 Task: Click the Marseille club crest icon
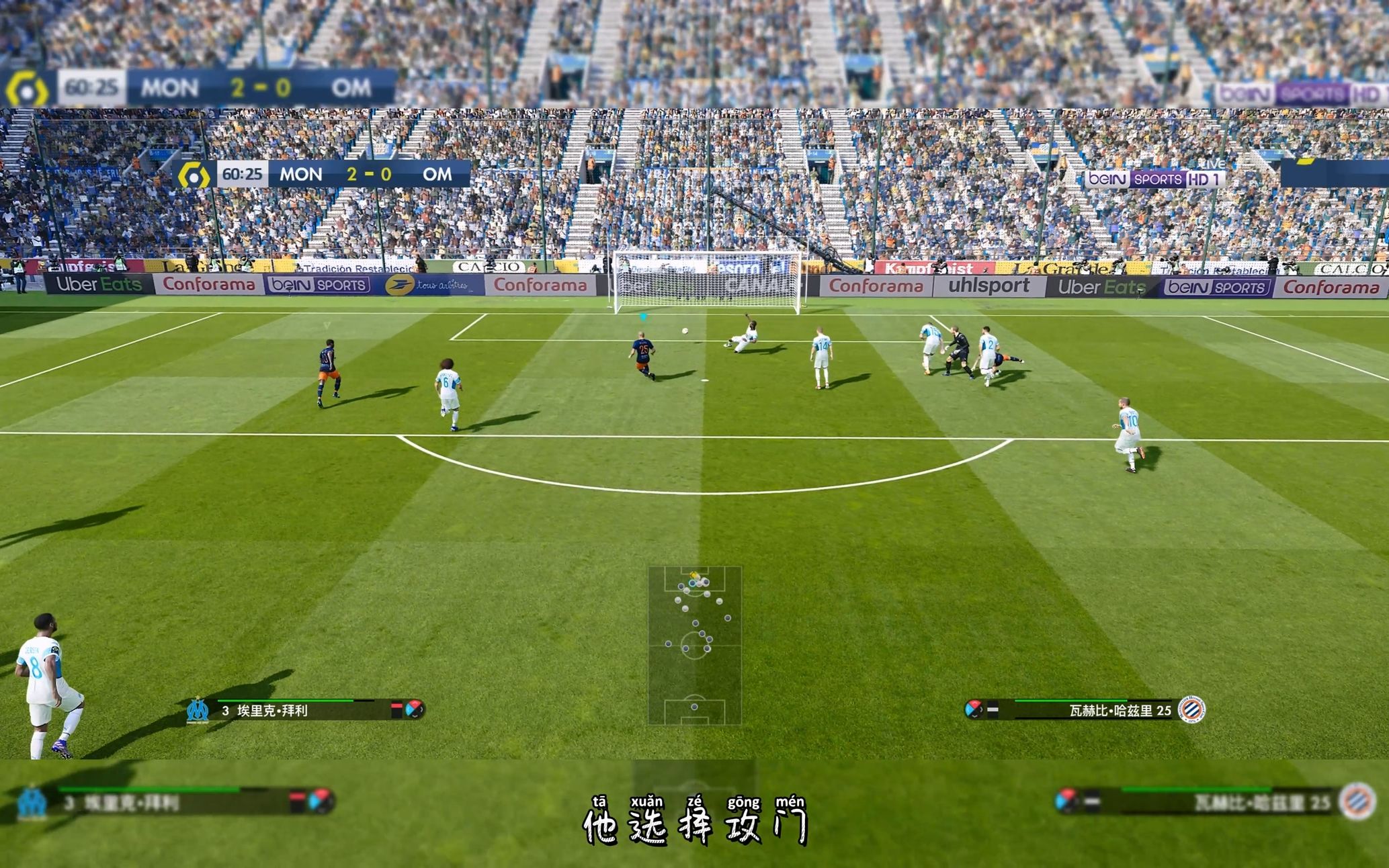[198, 709]
